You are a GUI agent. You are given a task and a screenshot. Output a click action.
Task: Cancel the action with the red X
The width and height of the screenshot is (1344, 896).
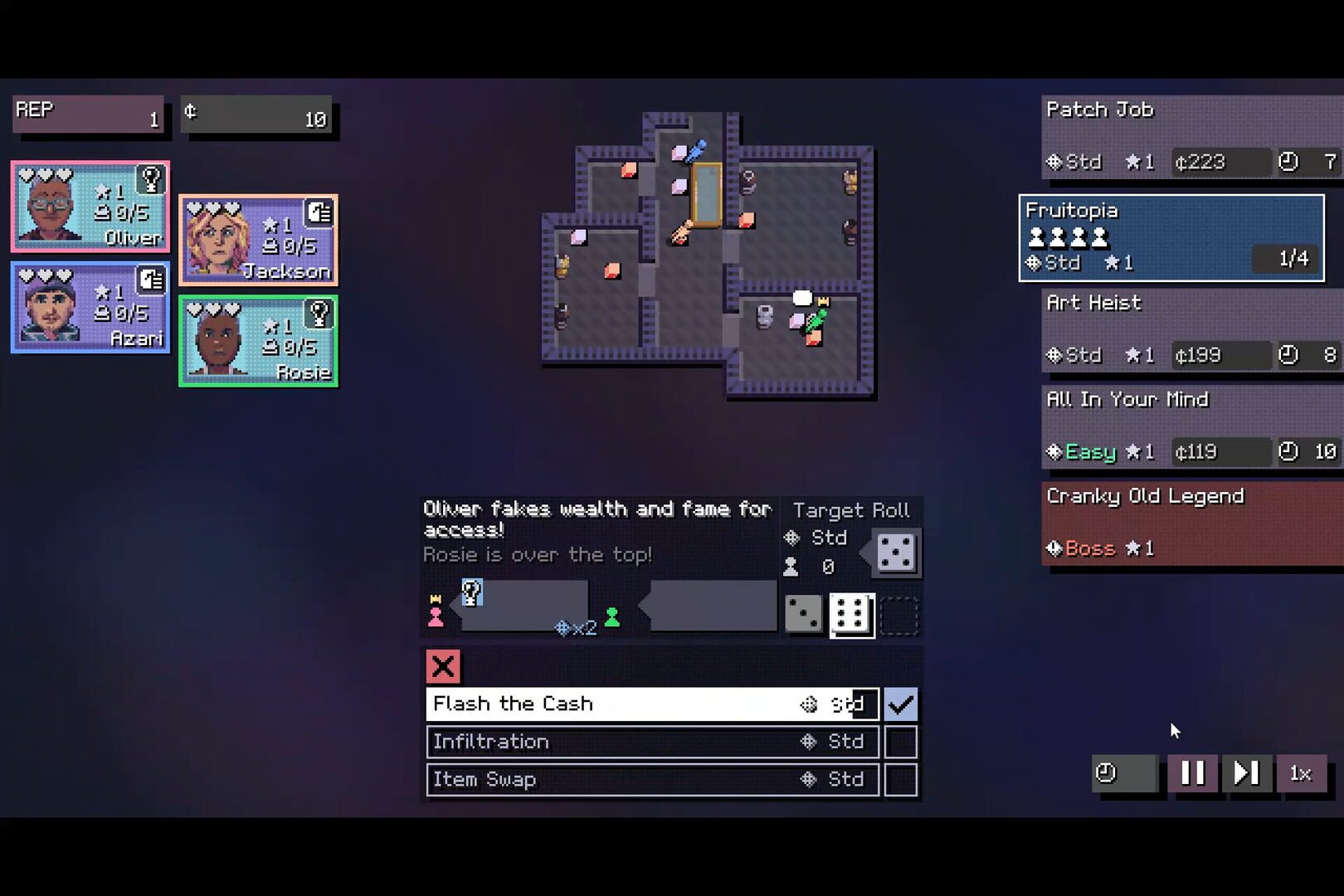click(442, 667)
